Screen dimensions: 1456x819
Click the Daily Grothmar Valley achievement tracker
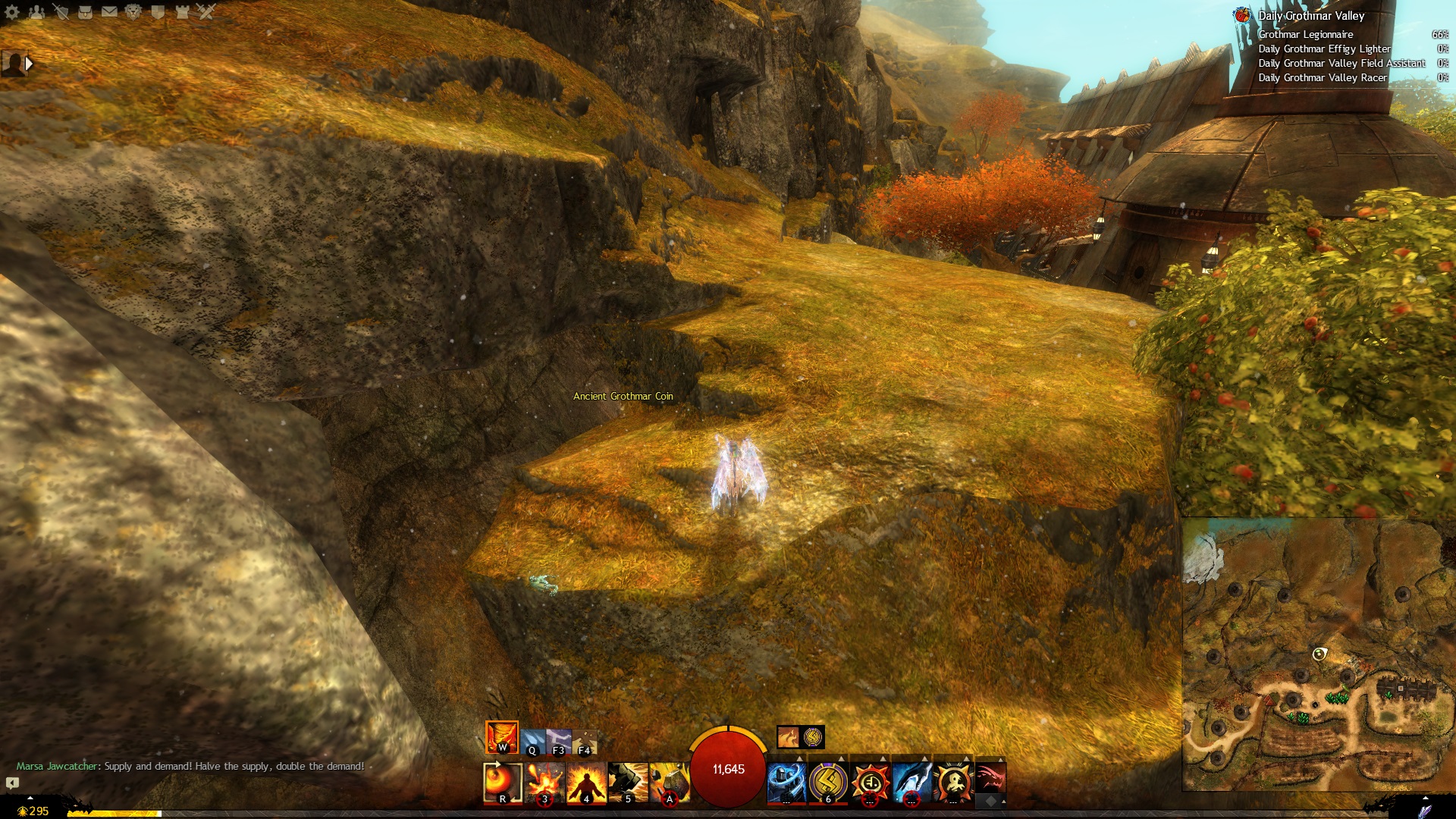[x=1310, y=16]
